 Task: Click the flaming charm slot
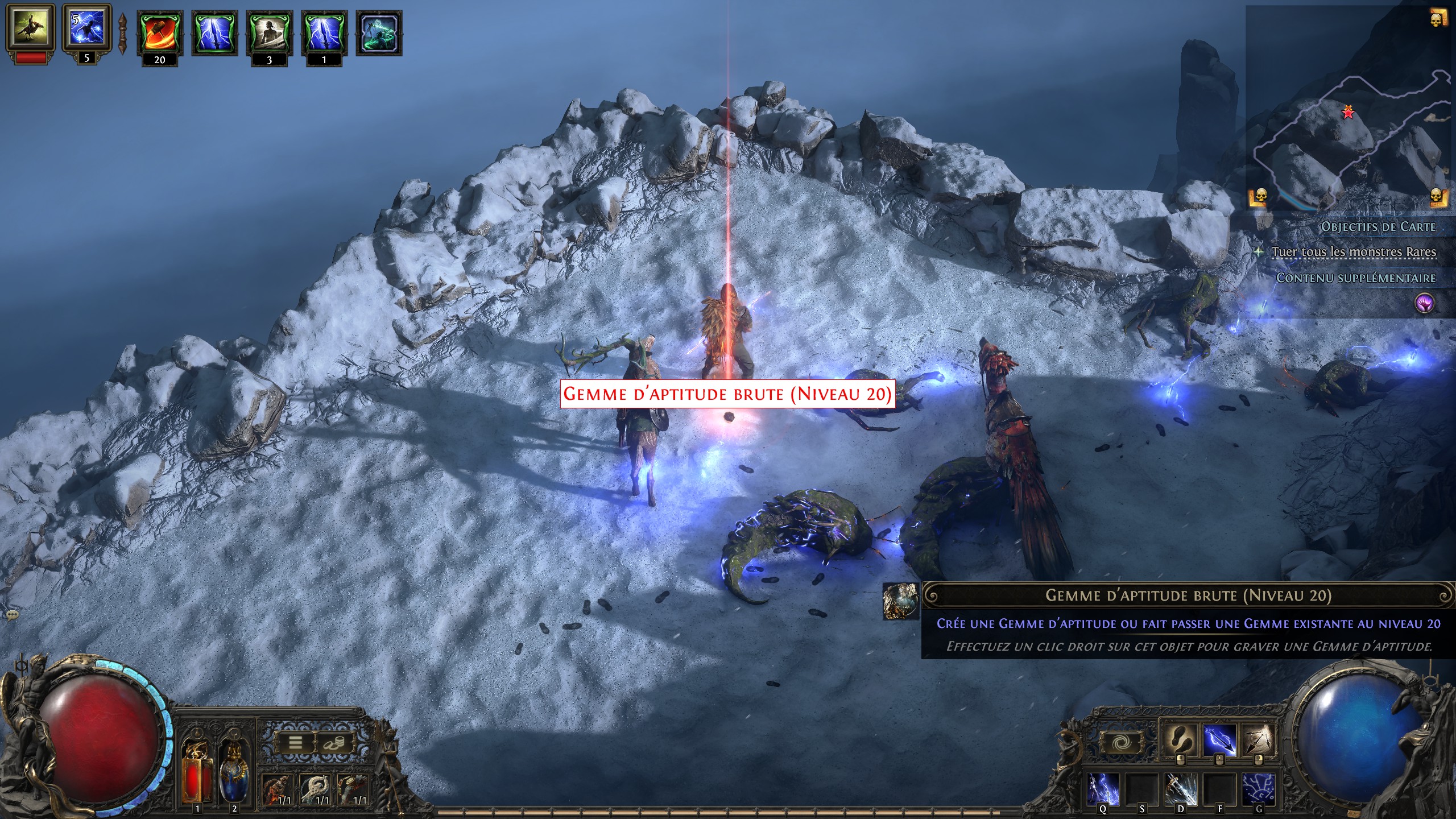[x=277, y=789]
